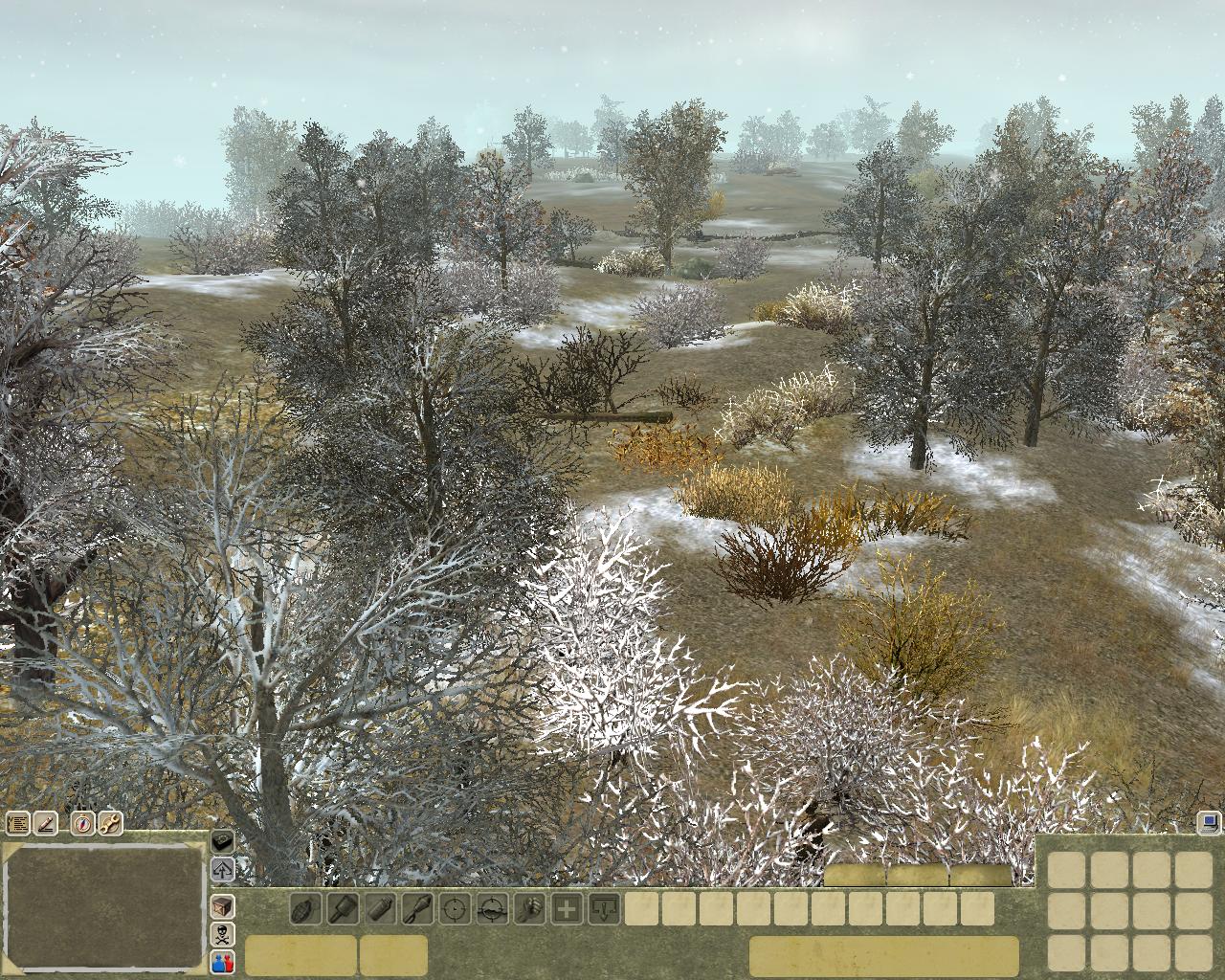The width and height of the screenshot is (1225, 980).
Task: Select the frag grenade icon
Action: pos(305,908)
